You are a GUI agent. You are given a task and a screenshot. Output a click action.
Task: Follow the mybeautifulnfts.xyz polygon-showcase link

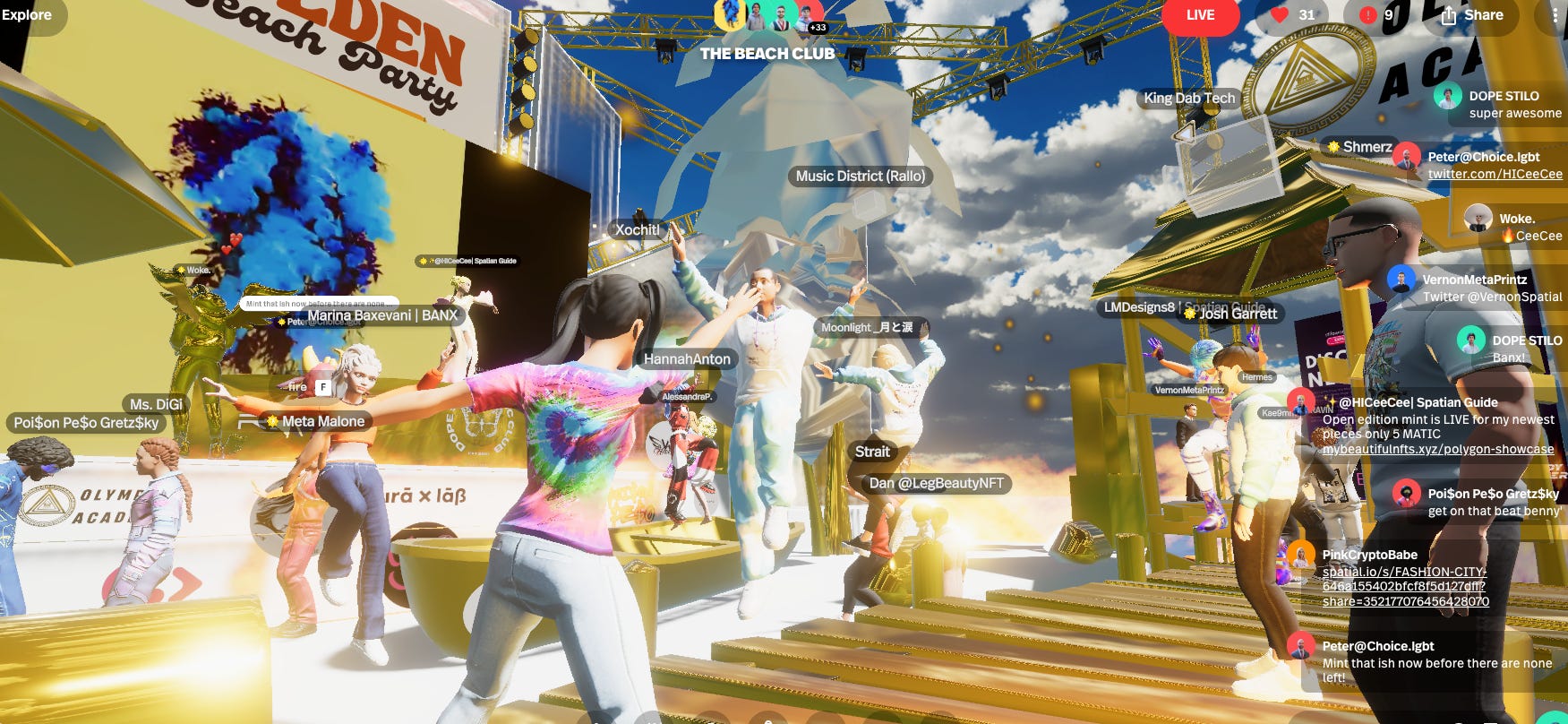click(x=1437, y=449)
